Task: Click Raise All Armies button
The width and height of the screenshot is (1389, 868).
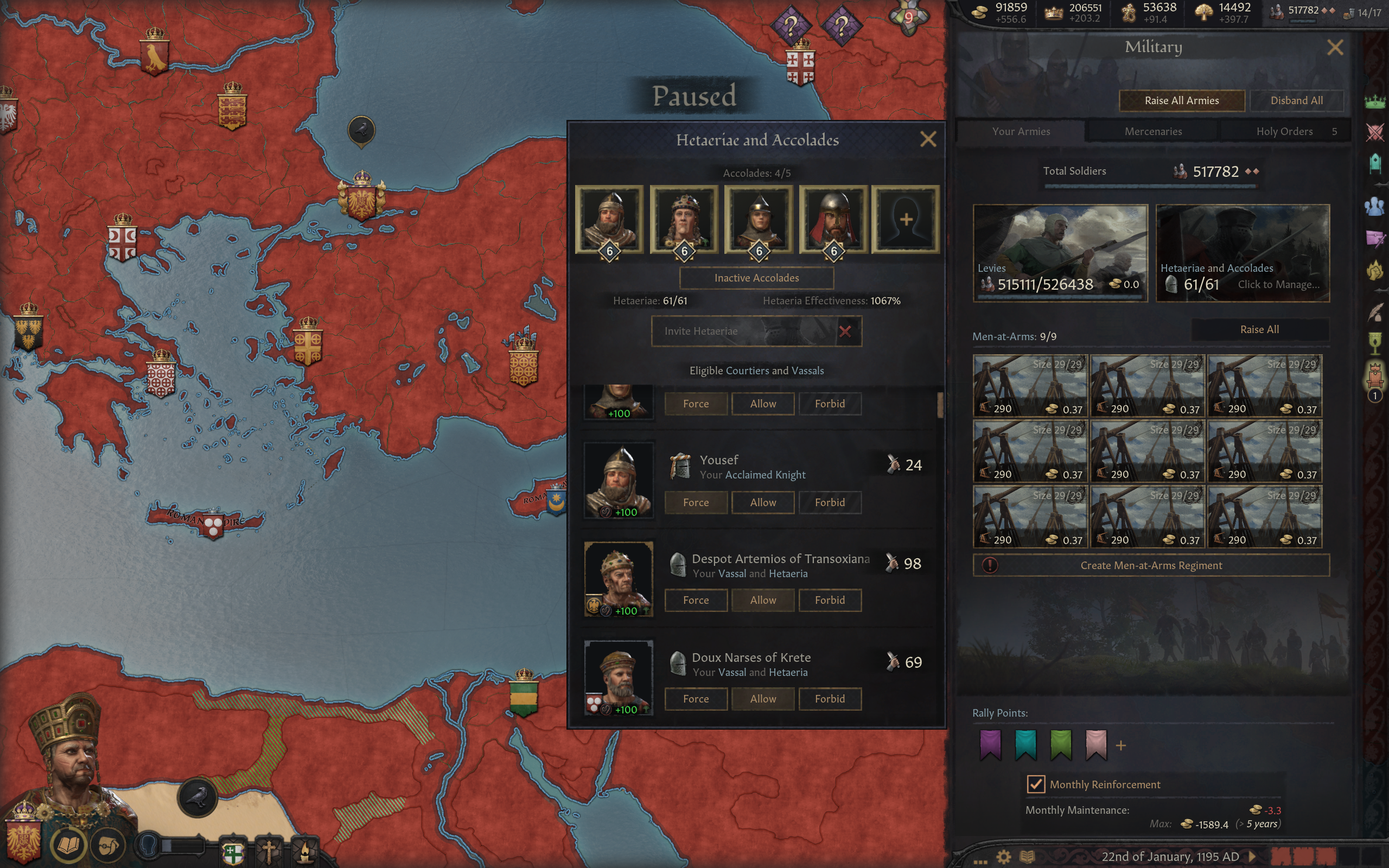Action: (x=1181, y=100)
